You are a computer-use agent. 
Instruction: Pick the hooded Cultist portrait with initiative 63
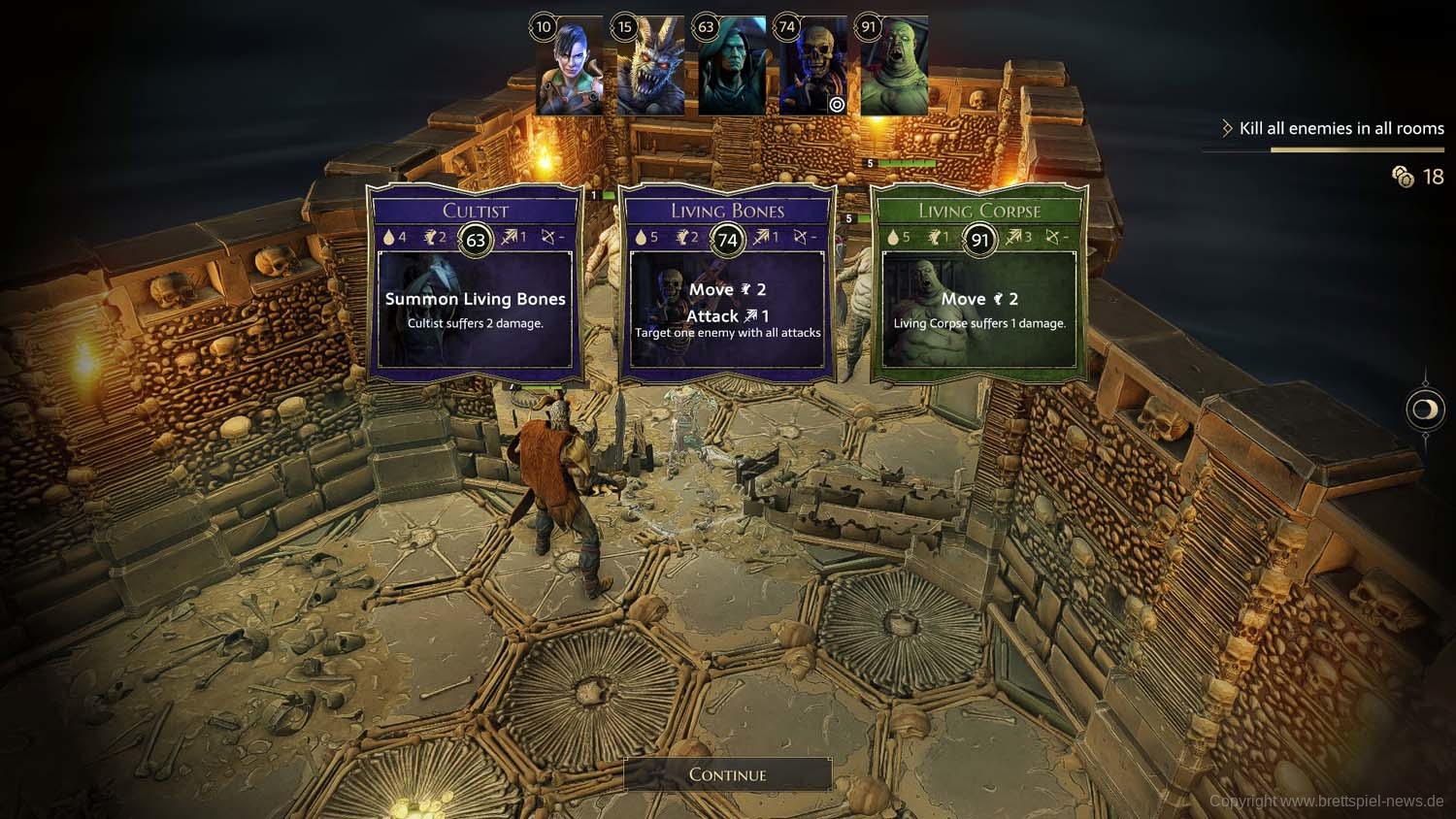tap(732, 66)
